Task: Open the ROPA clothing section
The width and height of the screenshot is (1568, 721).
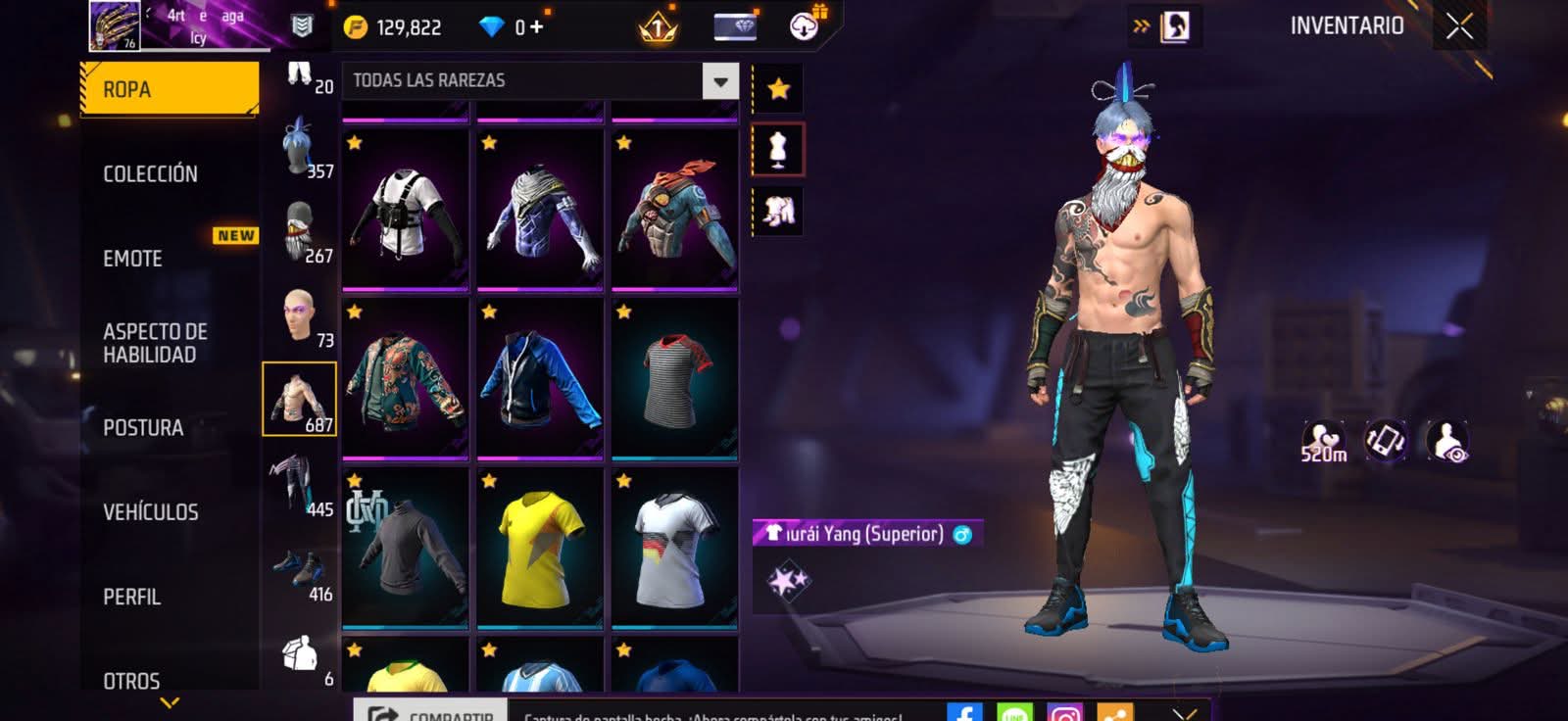Action: [x=169, y=89]
